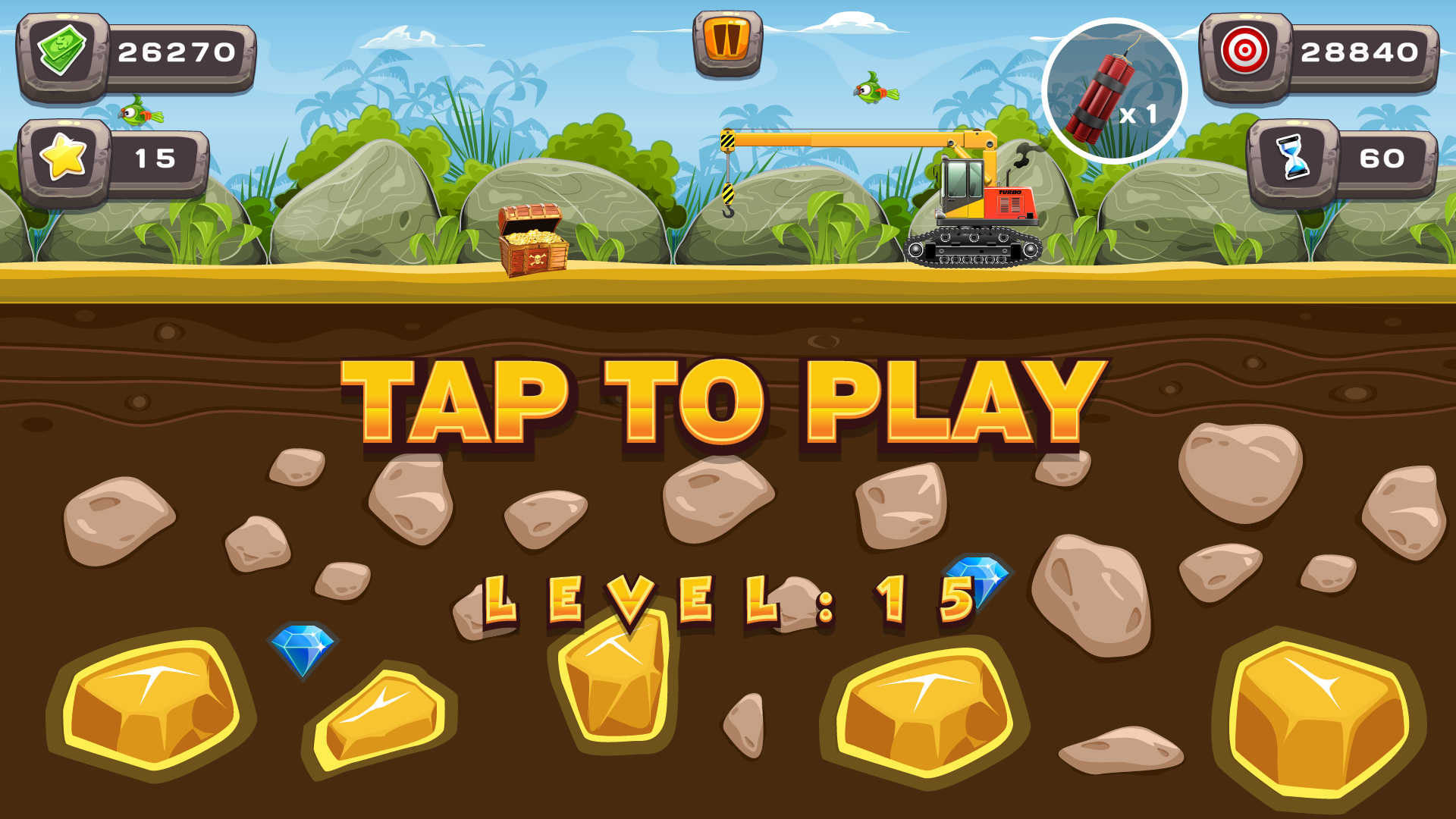Click the hourglass timer icon

1294,158
